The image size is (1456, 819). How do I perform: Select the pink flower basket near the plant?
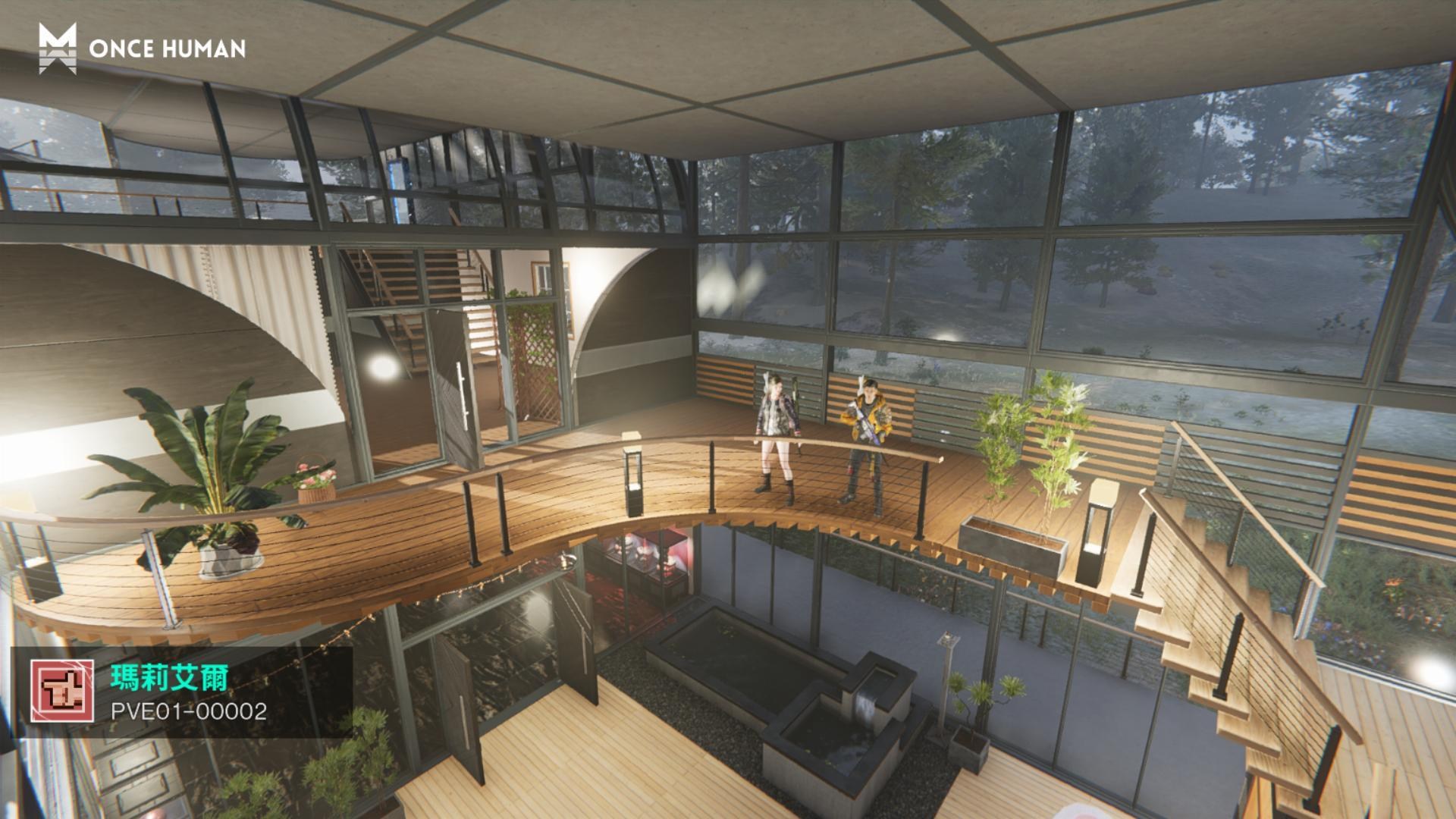point(317,481)
